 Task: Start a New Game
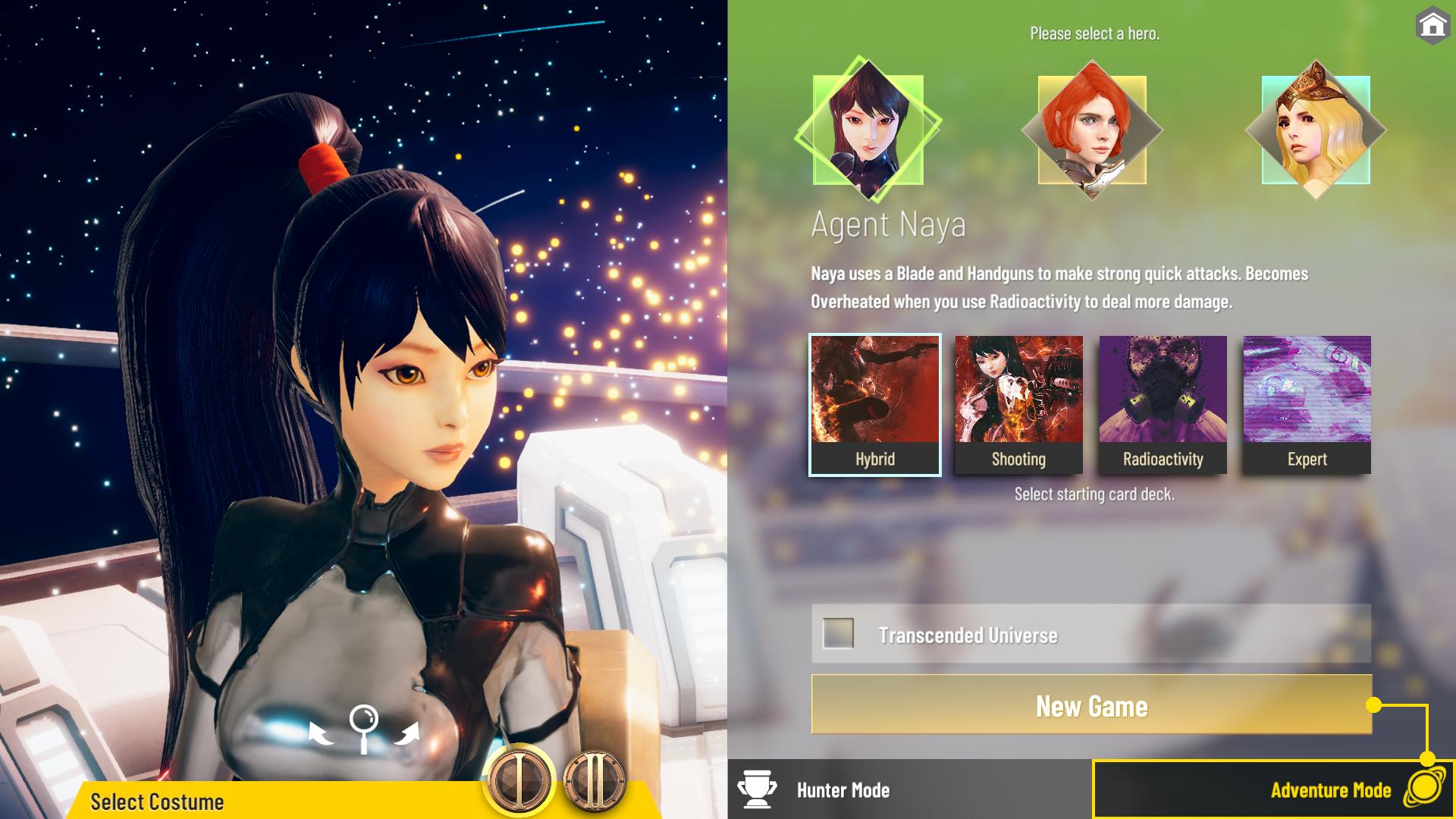1091,705
